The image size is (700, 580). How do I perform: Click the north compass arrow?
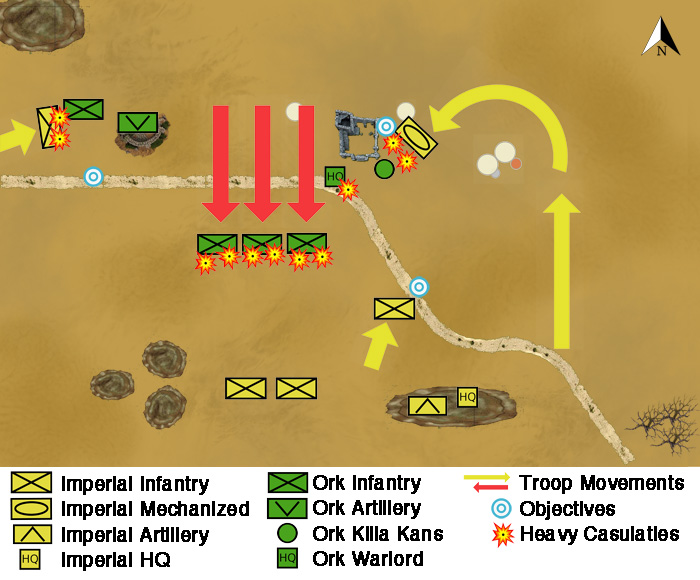click(661, 38)
